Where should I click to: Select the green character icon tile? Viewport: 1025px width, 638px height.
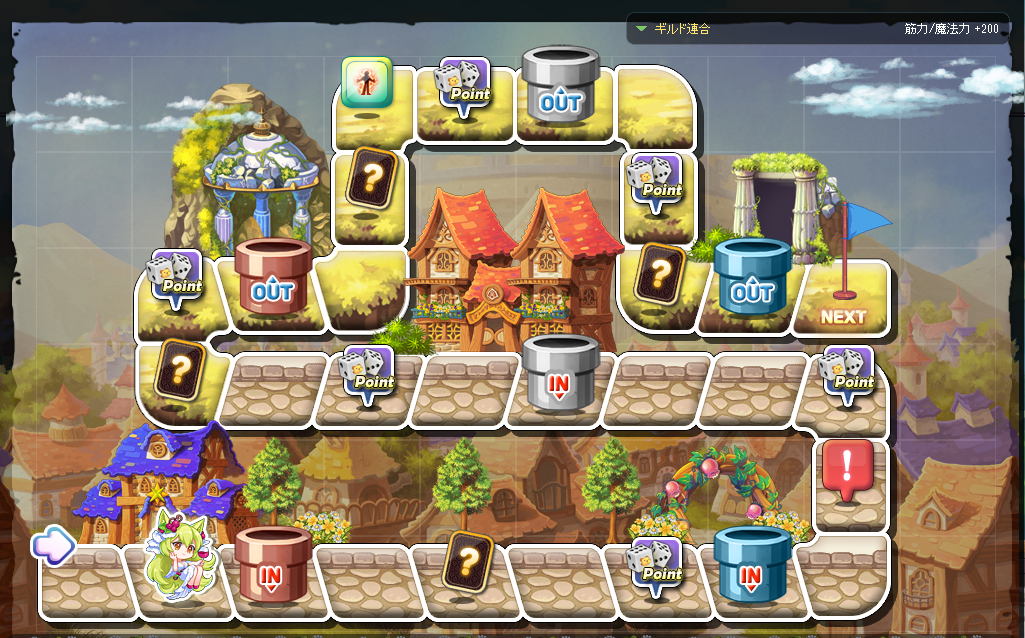tap(366, 82)
